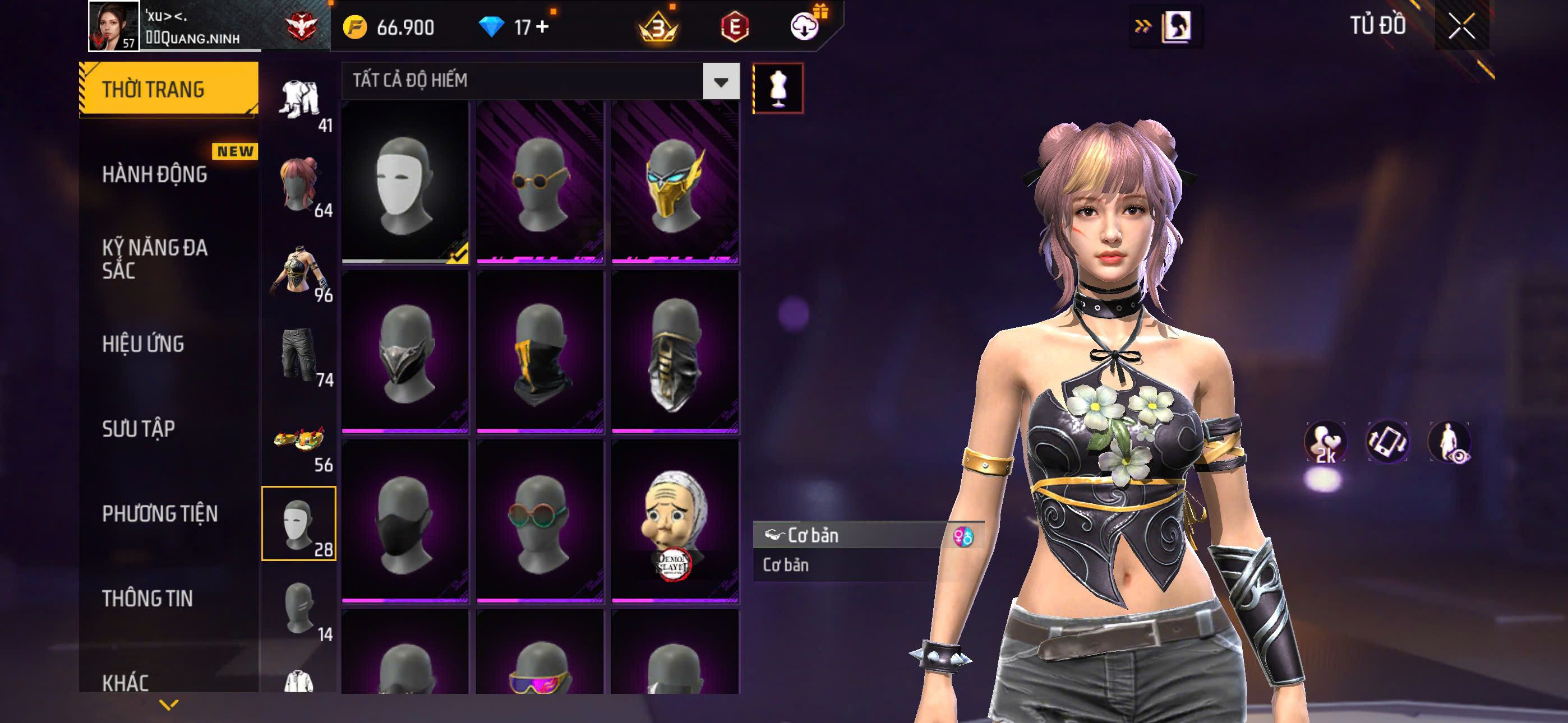Viewport: 1568px width, 723px height.
Task: Click the mannequin outfit preview button
Action: pyautogui.click(x=777, y=88)
